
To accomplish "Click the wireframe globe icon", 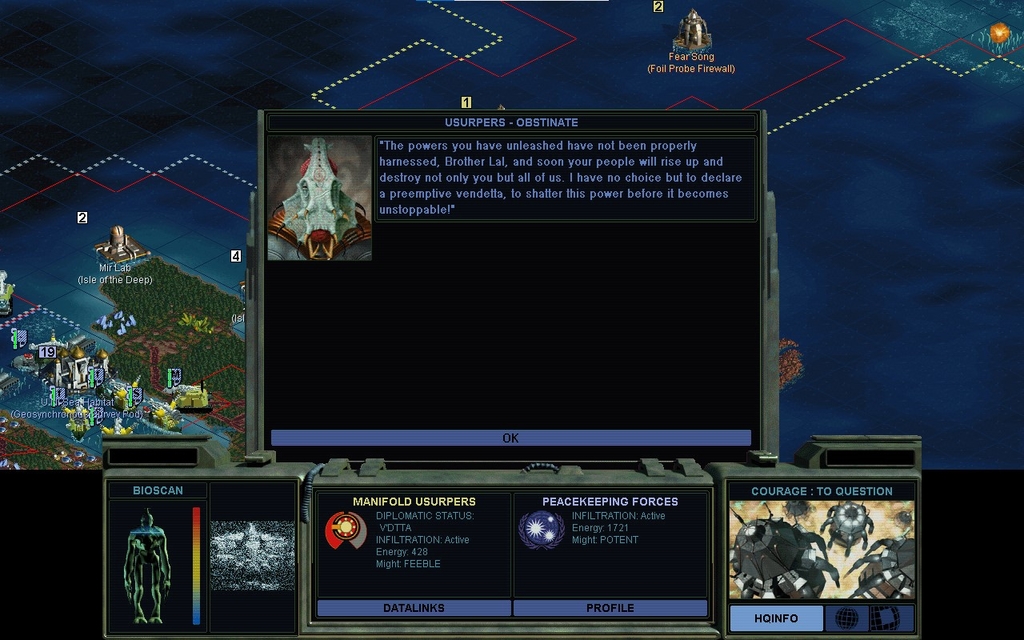I will point(846,618).
